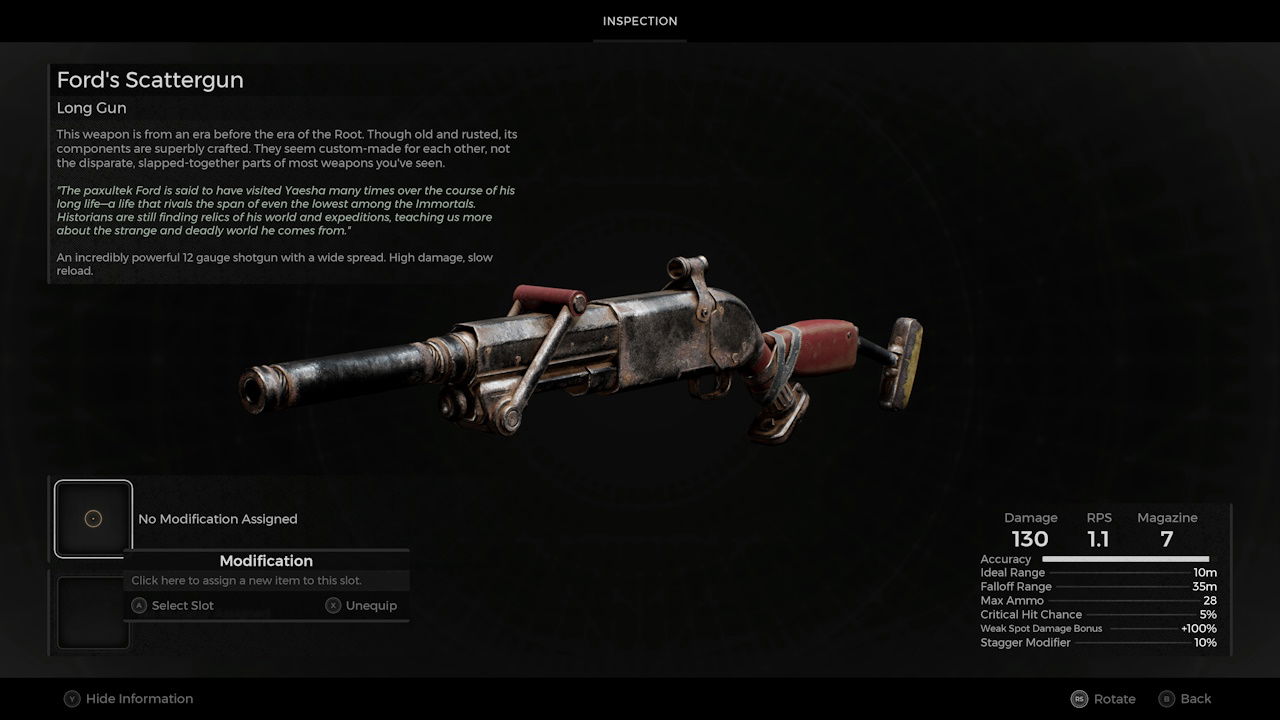This screenshot has height=720, width=1280.
Task: Choose the empty slot beneath the modification slot
Action: pos(91,612)
